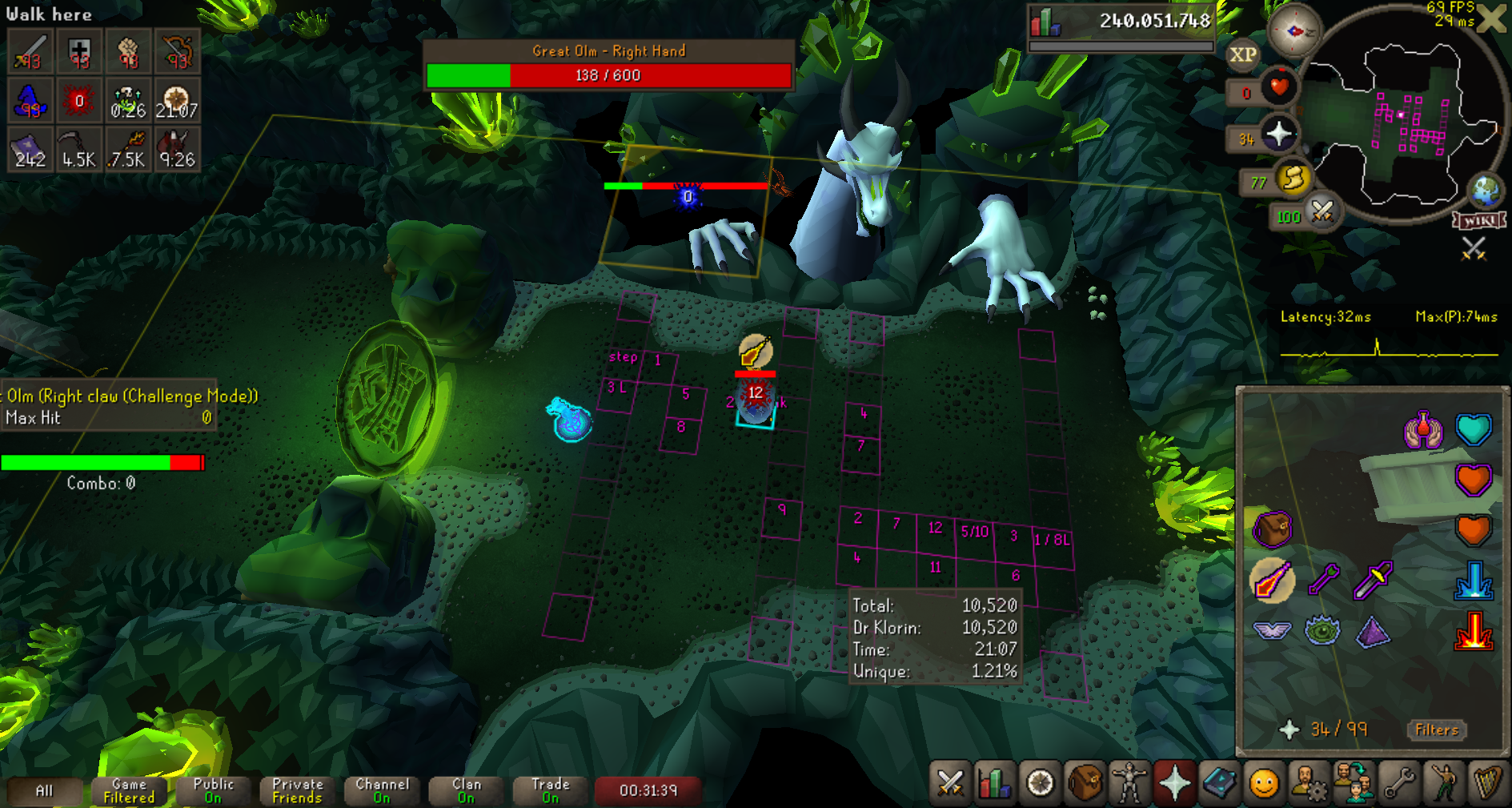Switch to the spellbook Magic tab
This screenshot has width=1512, height=808.
(x=1219, y=782)
